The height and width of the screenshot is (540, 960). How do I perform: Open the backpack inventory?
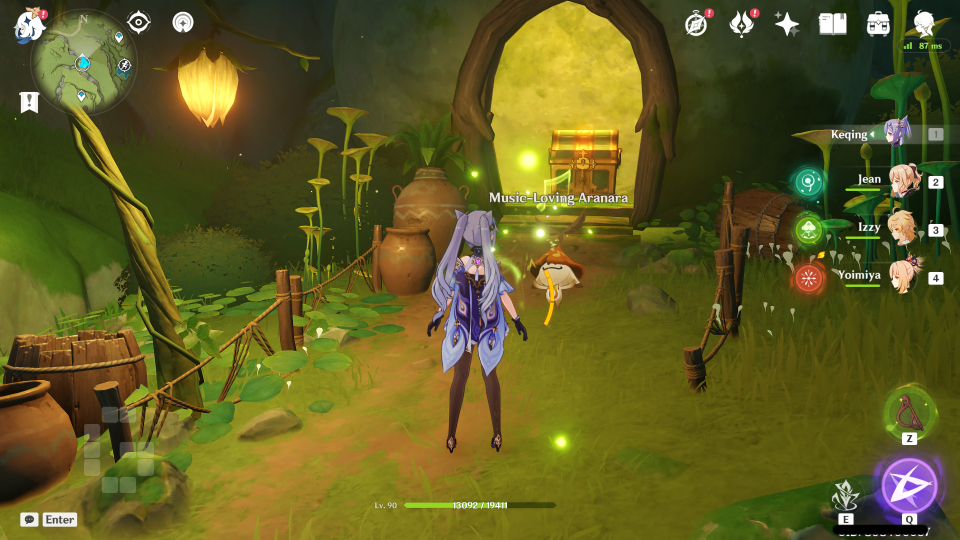(x=879, y=24)
